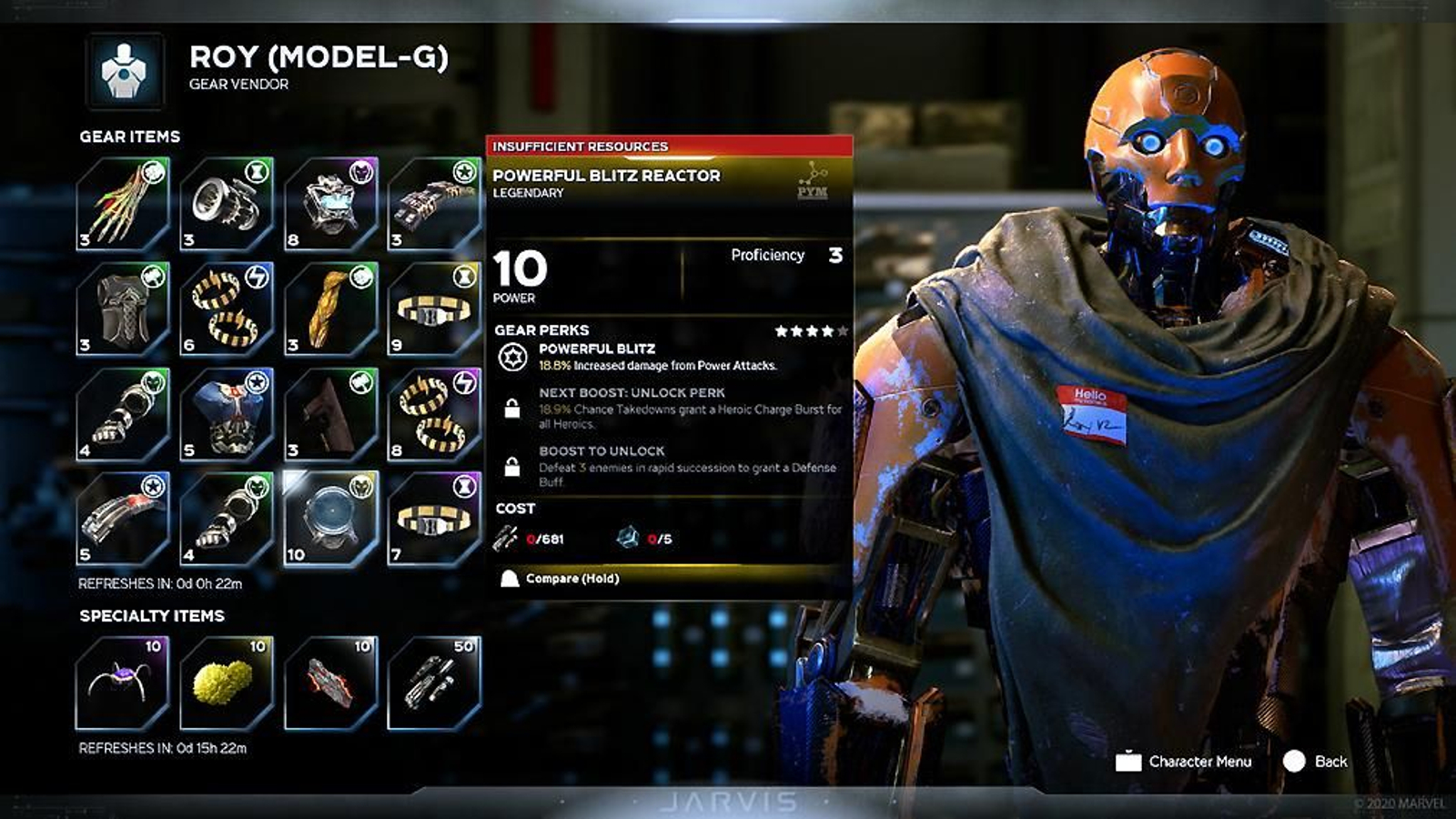Image resolution: width=1456 pixels, height=819 pixels.
Task: Select the Powerful Blitz perk star icon
Action: [512, 355]
